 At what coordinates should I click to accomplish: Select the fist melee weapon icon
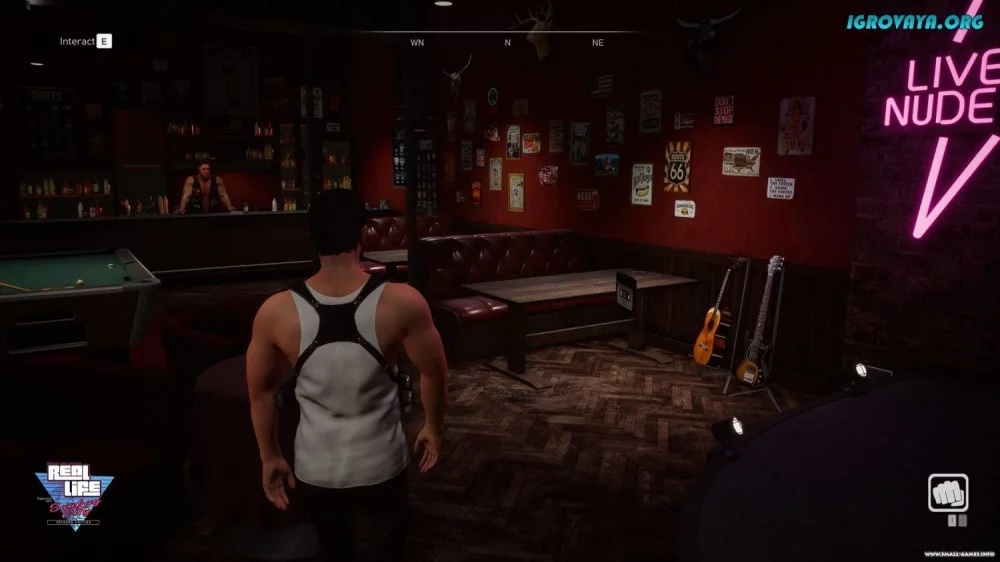point(947,493)
